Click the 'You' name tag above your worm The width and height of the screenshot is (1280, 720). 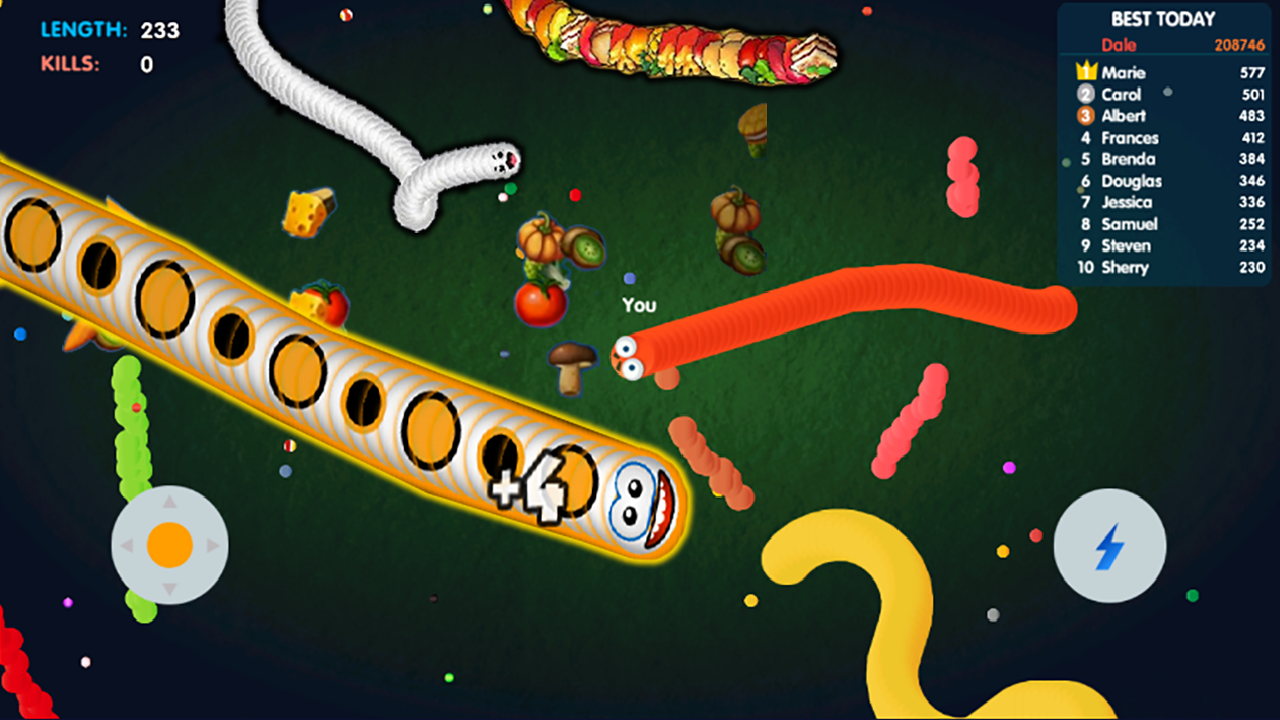(x=640, y=305)
